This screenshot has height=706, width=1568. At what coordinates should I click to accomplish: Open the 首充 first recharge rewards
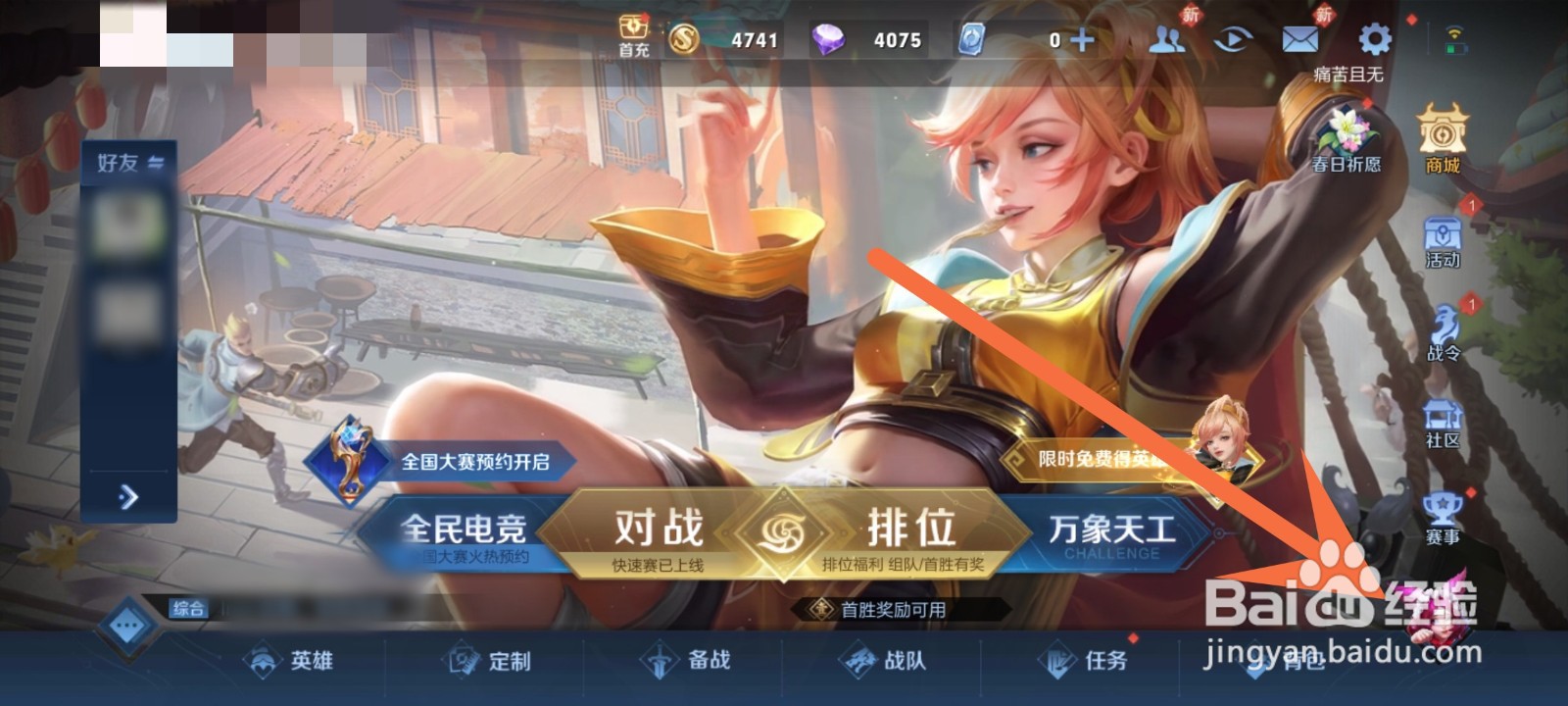633,31
